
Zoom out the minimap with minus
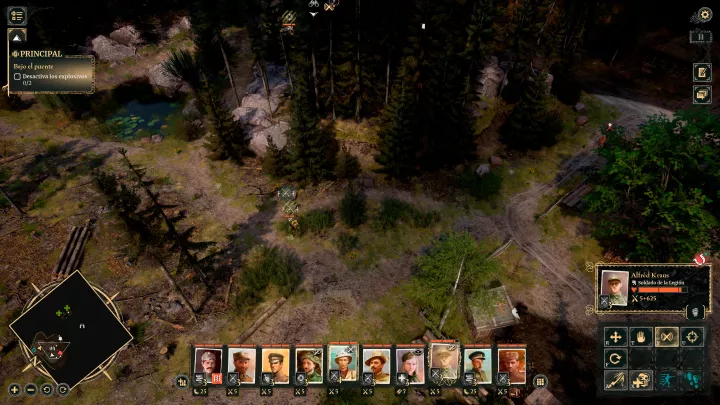coord(30,389)
